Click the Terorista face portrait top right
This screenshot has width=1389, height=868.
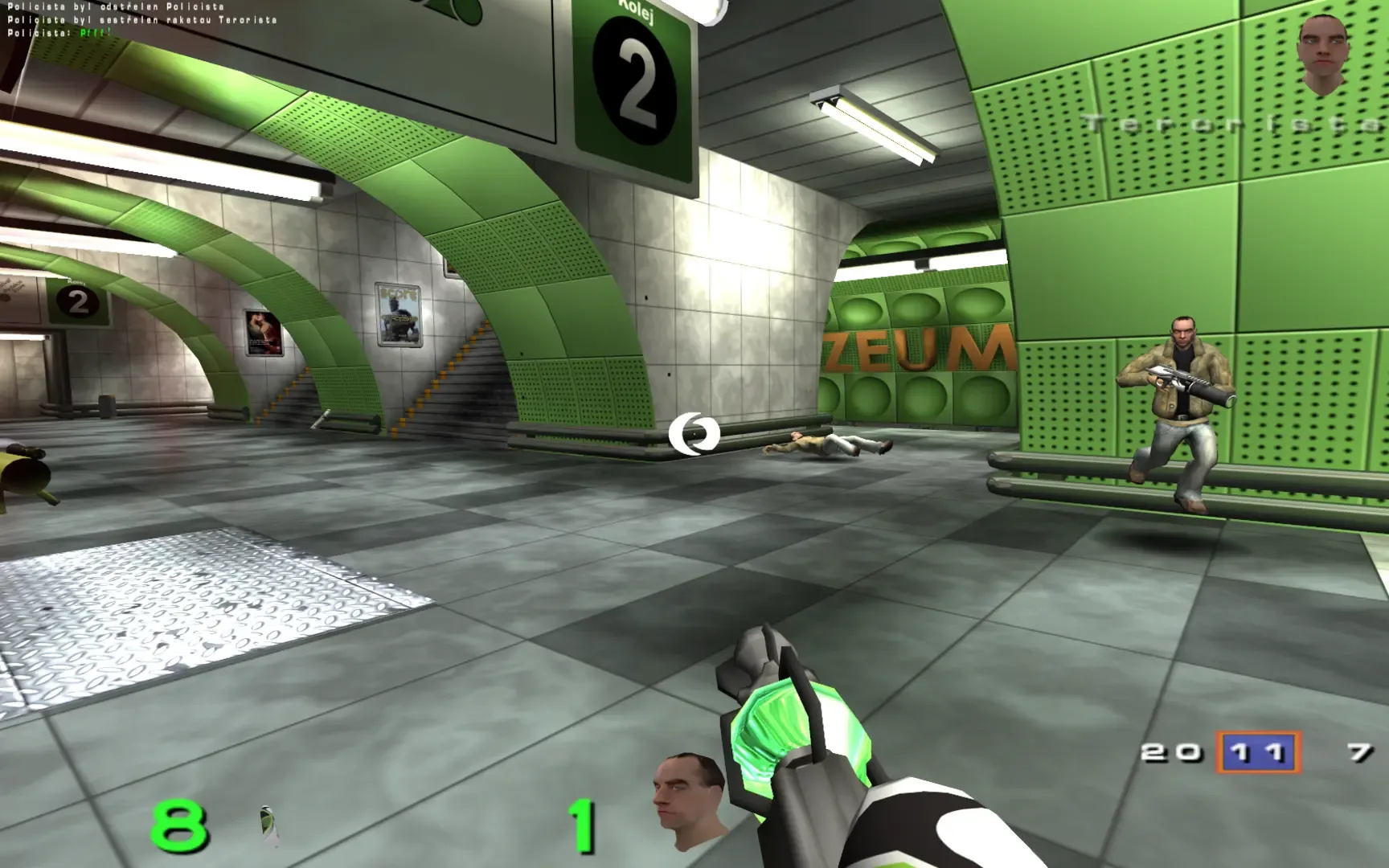point(1321,52)
